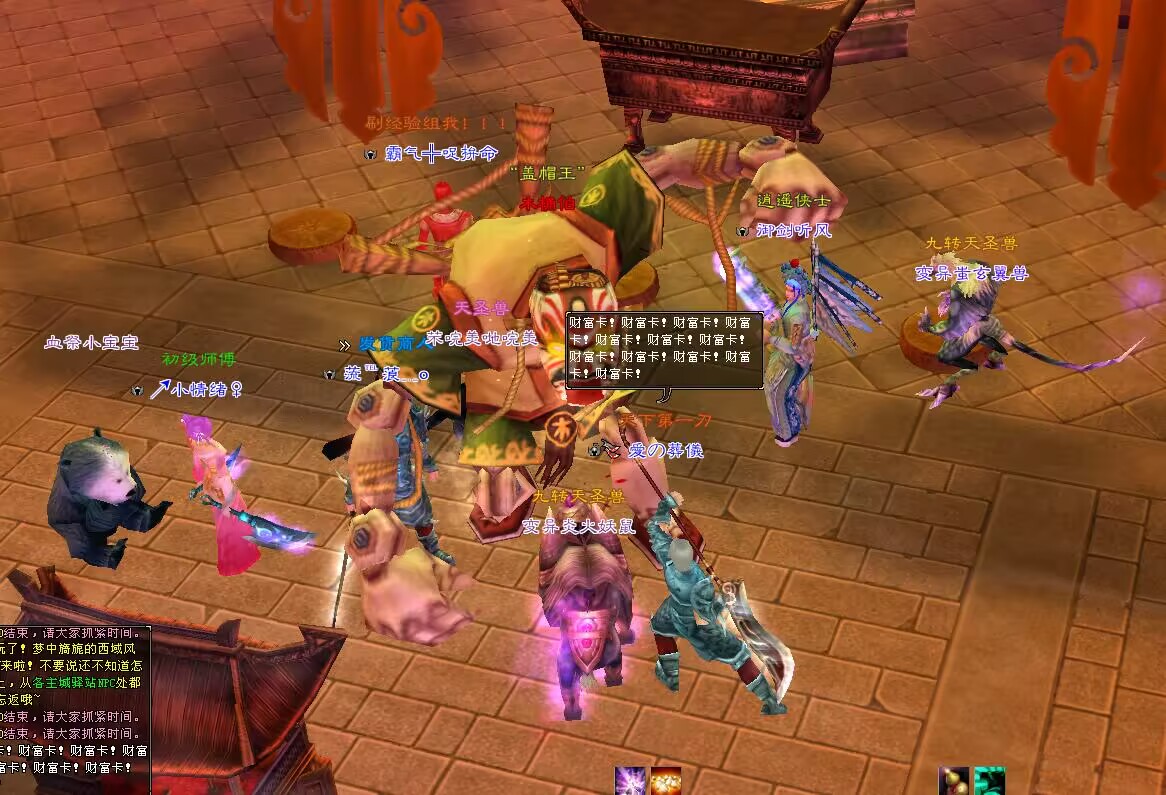Activate the fiery orange explosion skill icon
The width and height of the screenshot is (1166, 795).
click(x=665, y=781)
